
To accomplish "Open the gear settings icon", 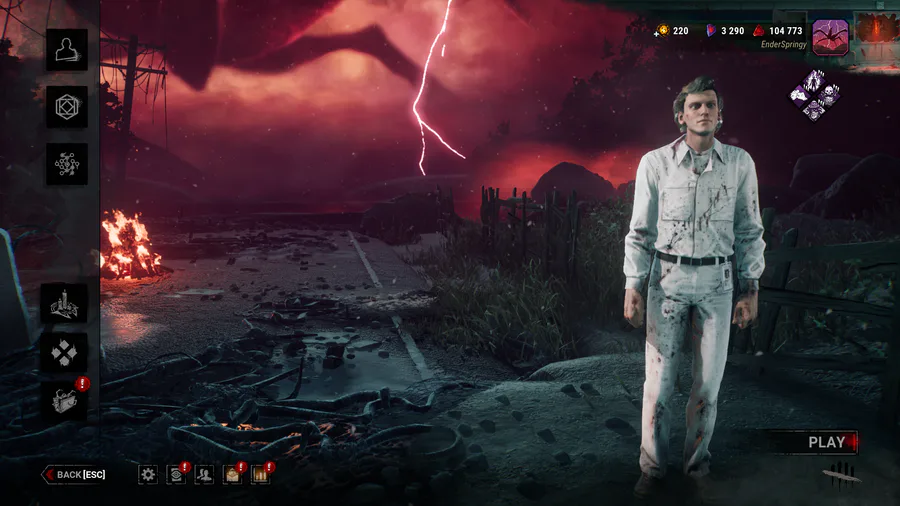I will [148, 474].
